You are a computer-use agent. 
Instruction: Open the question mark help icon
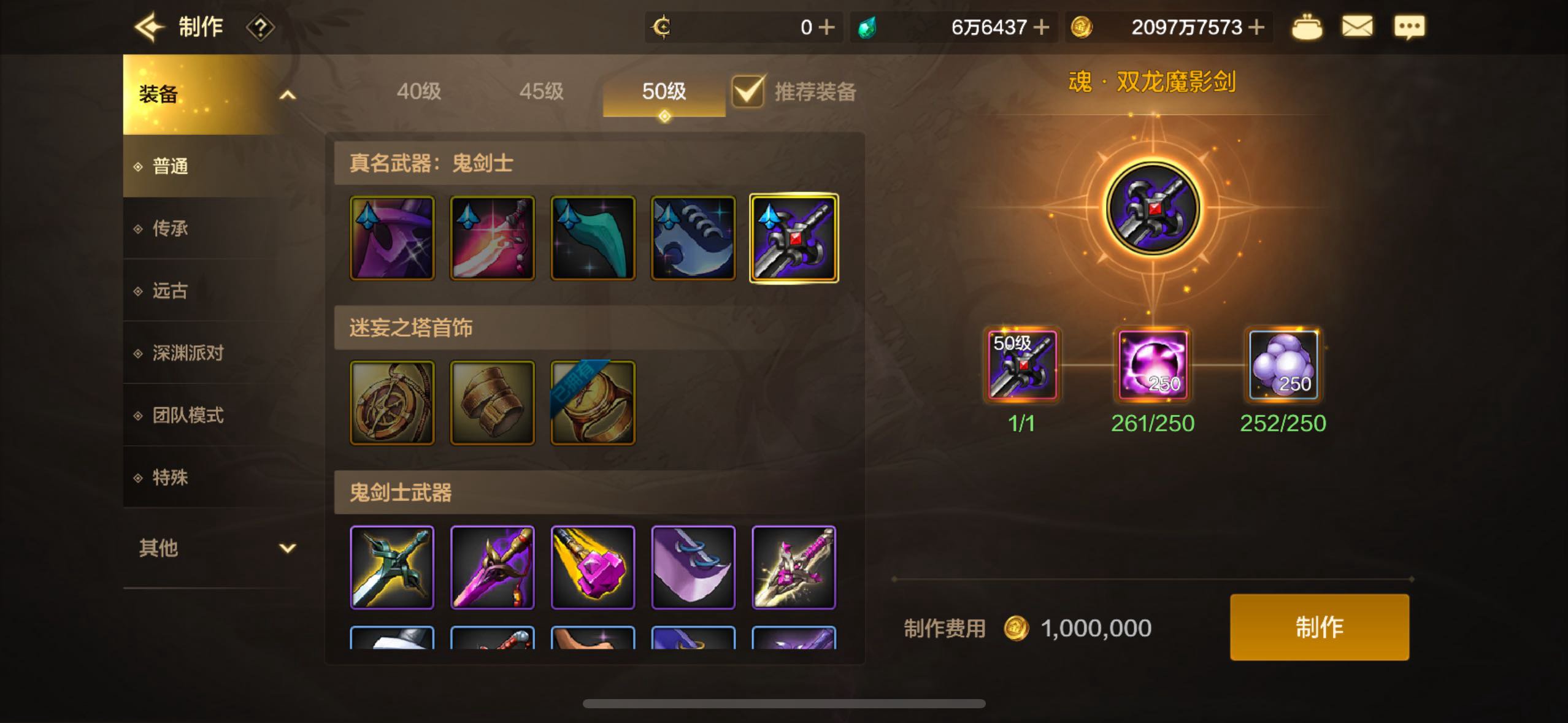[260, 28]
